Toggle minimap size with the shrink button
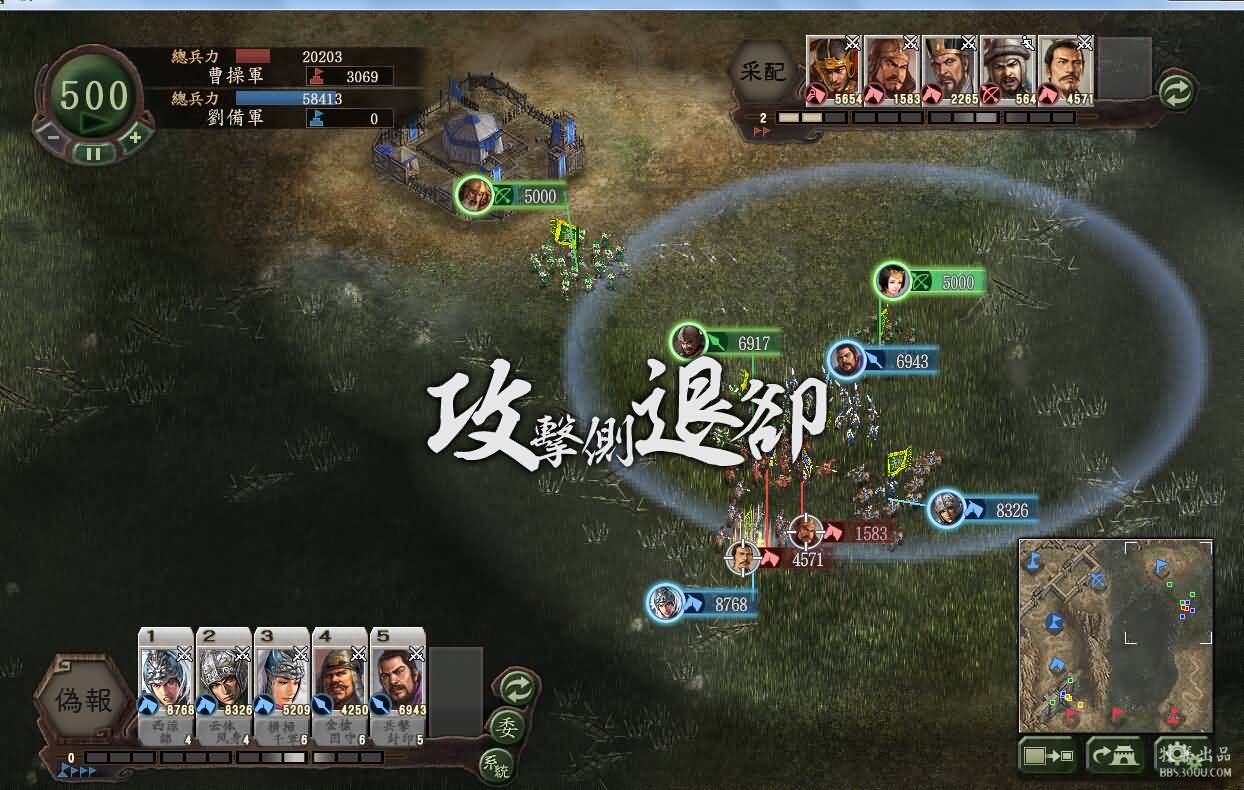Image resolution: width=1244 pixels, height=790 pixels. pyautogui.click(x=1047, y=756)
